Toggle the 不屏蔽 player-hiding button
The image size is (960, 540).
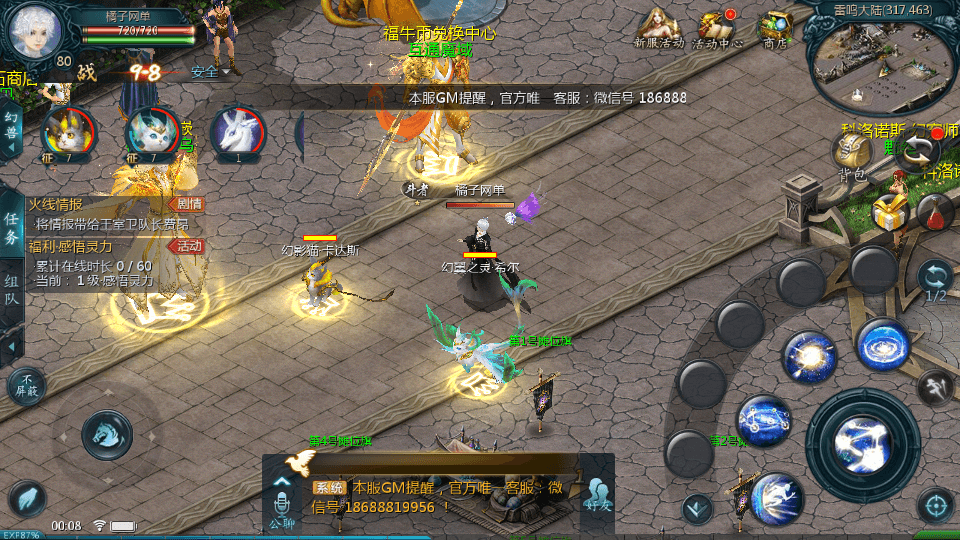pos(26,385)
